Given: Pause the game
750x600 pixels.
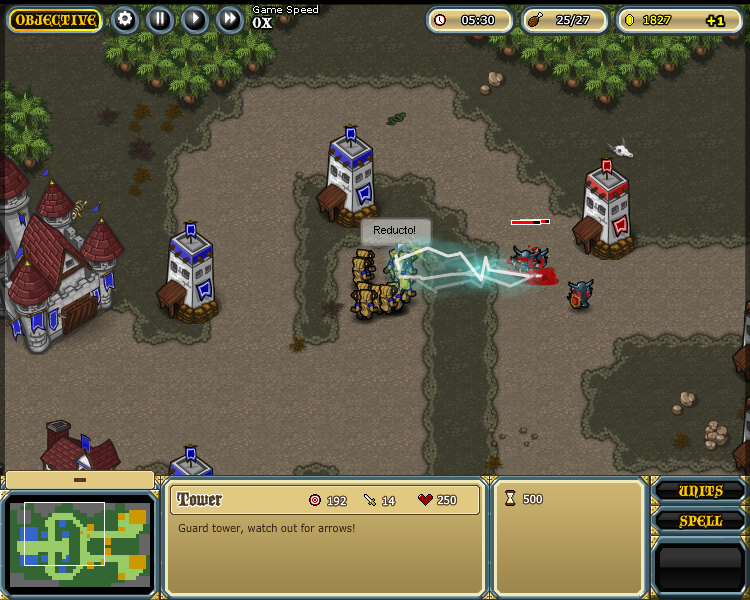Looking at the screenshot, I should (x=160, y=19).
